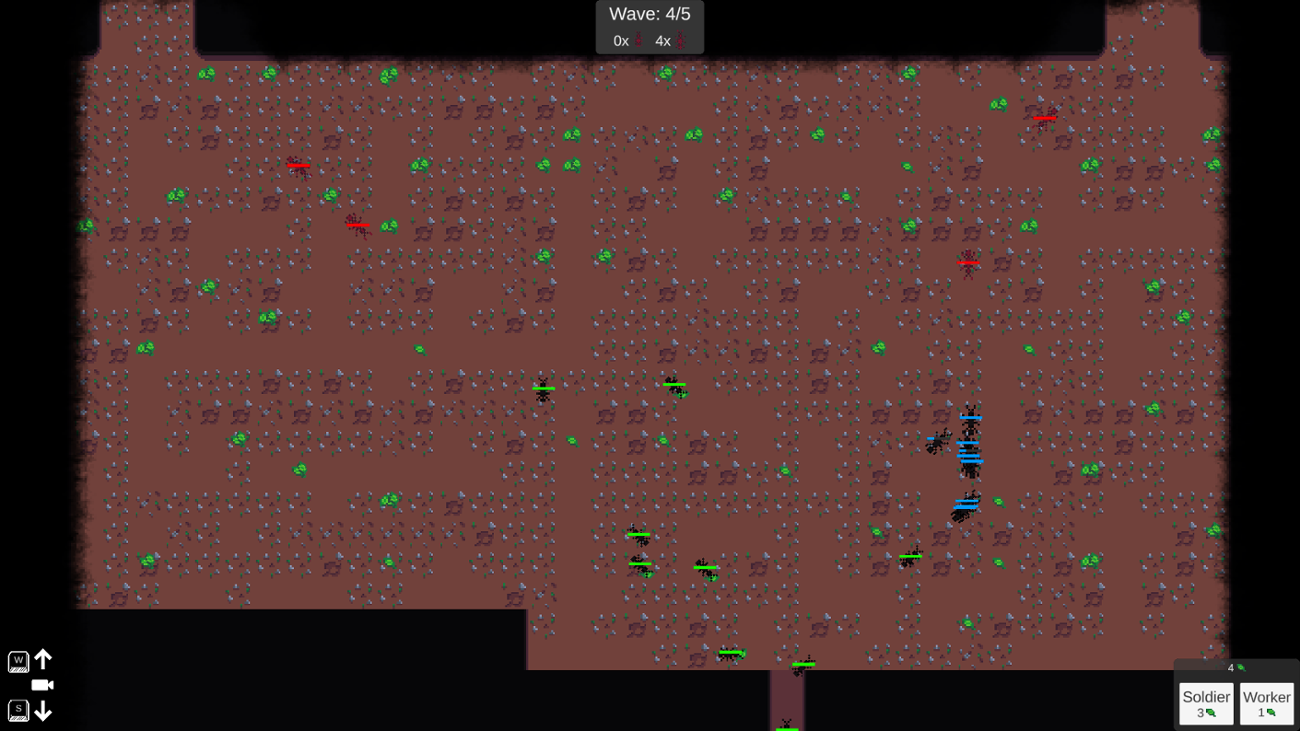Click the down arrow camera control
1300x731 pixels.
tap(42, 711)
